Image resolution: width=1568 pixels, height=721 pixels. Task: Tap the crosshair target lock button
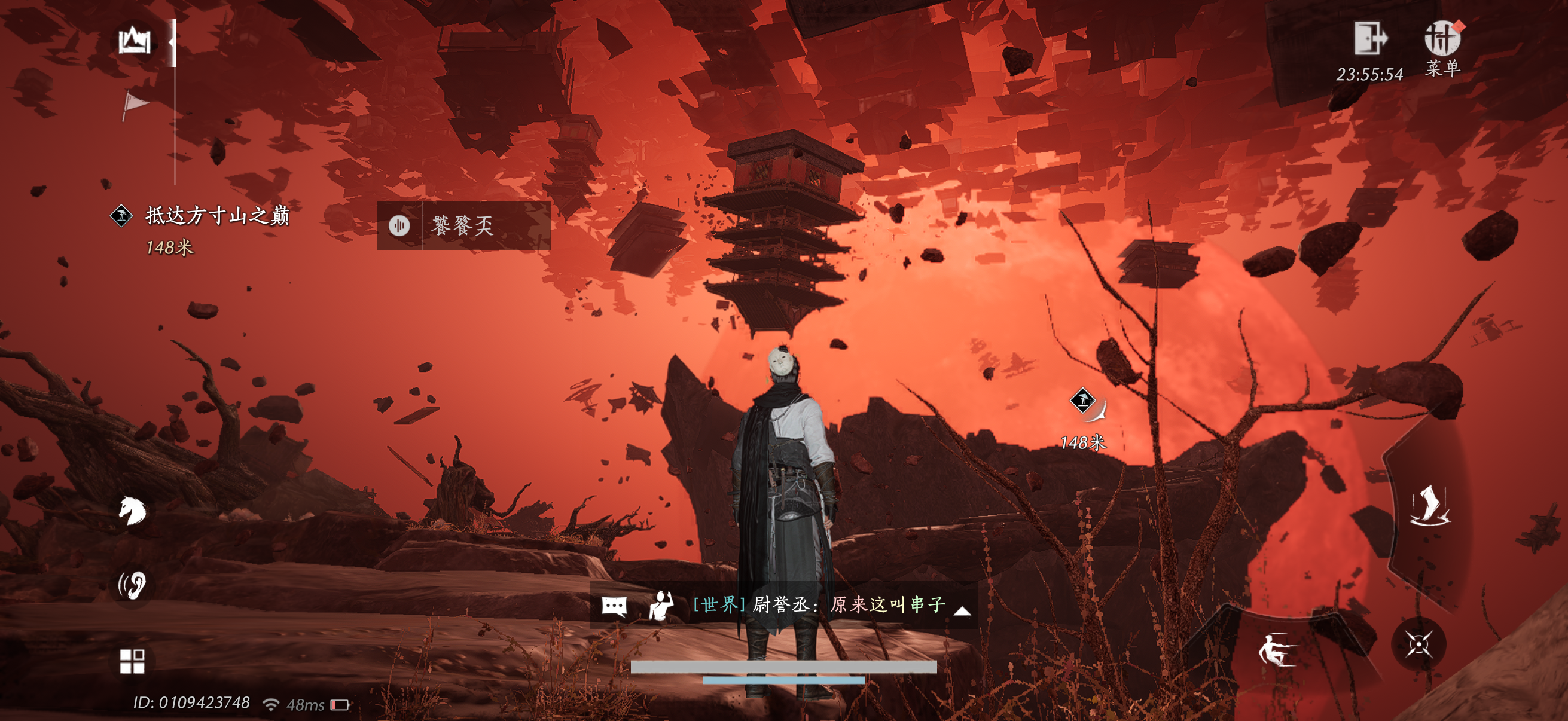click(1418, 644)
